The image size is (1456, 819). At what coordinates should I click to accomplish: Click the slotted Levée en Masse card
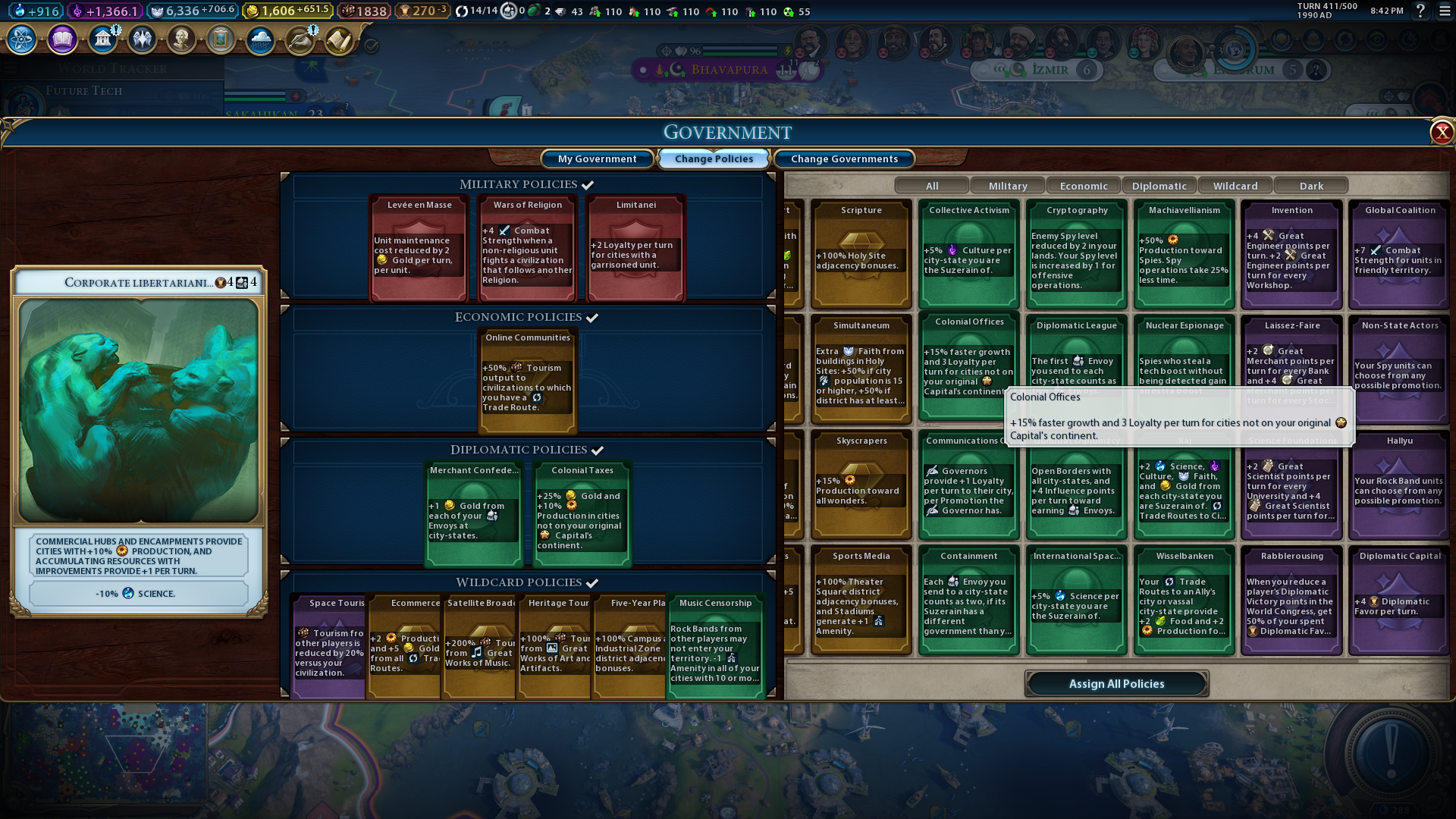(x=419, y=248)
